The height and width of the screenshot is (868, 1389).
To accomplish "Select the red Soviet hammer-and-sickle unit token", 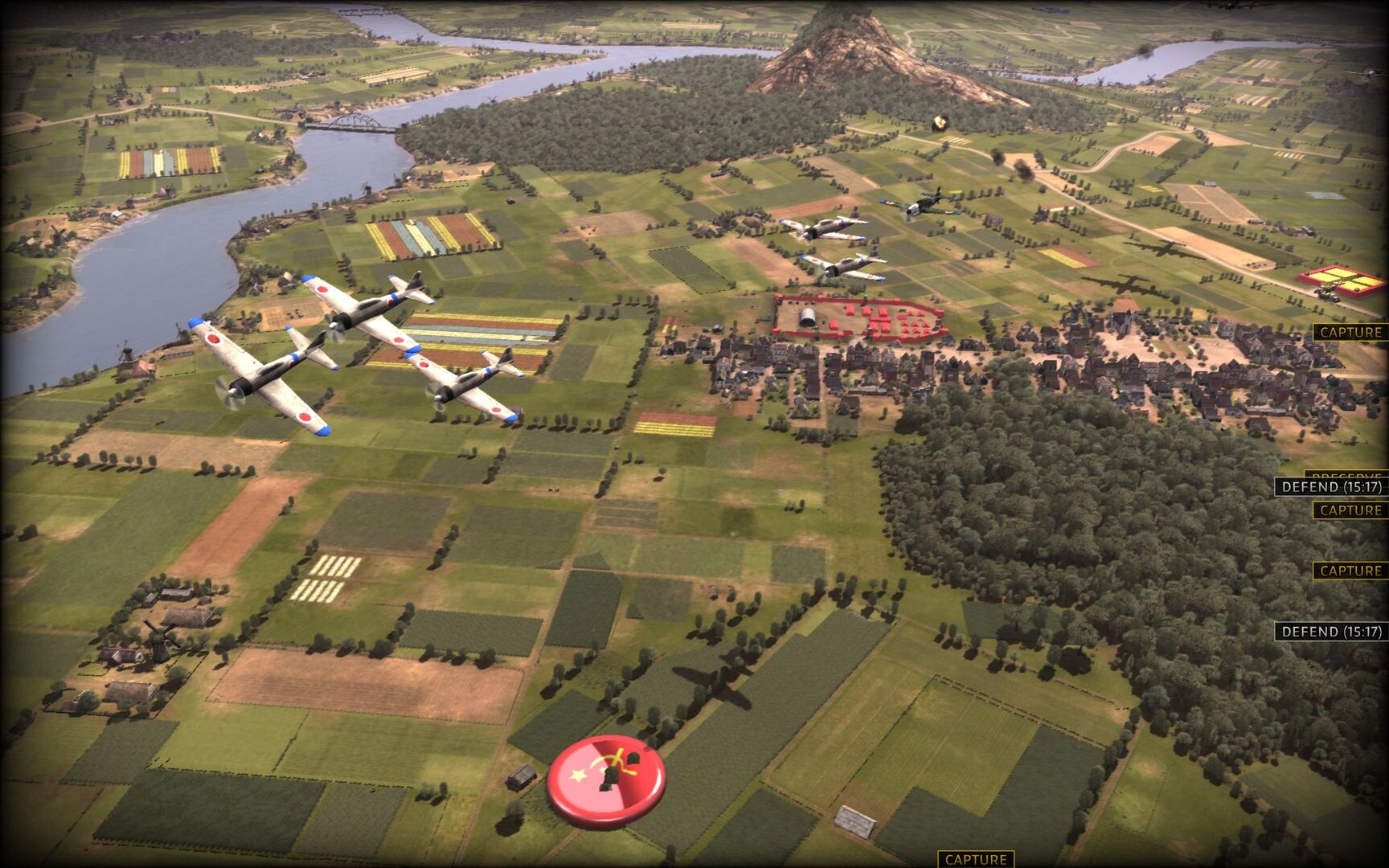I will [606, 780].
